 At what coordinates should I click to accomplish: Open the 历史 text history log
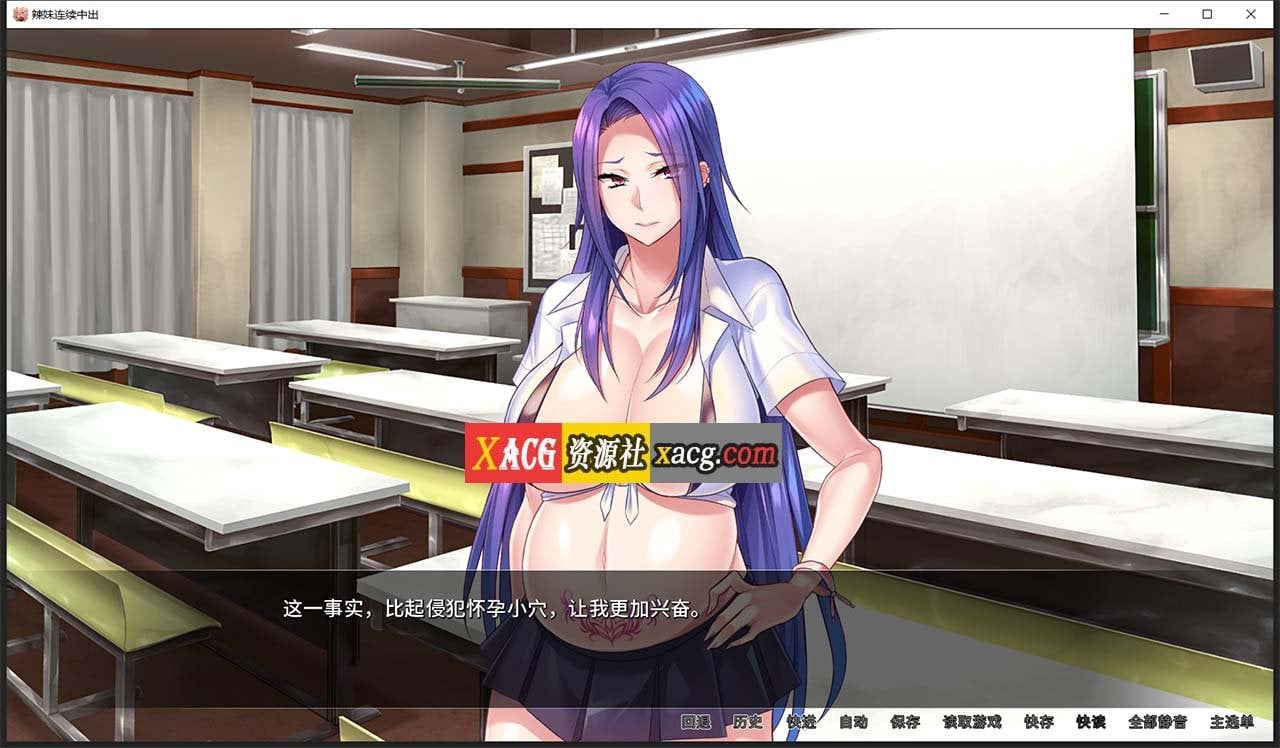pyautogui.click(x=748, y=723)
